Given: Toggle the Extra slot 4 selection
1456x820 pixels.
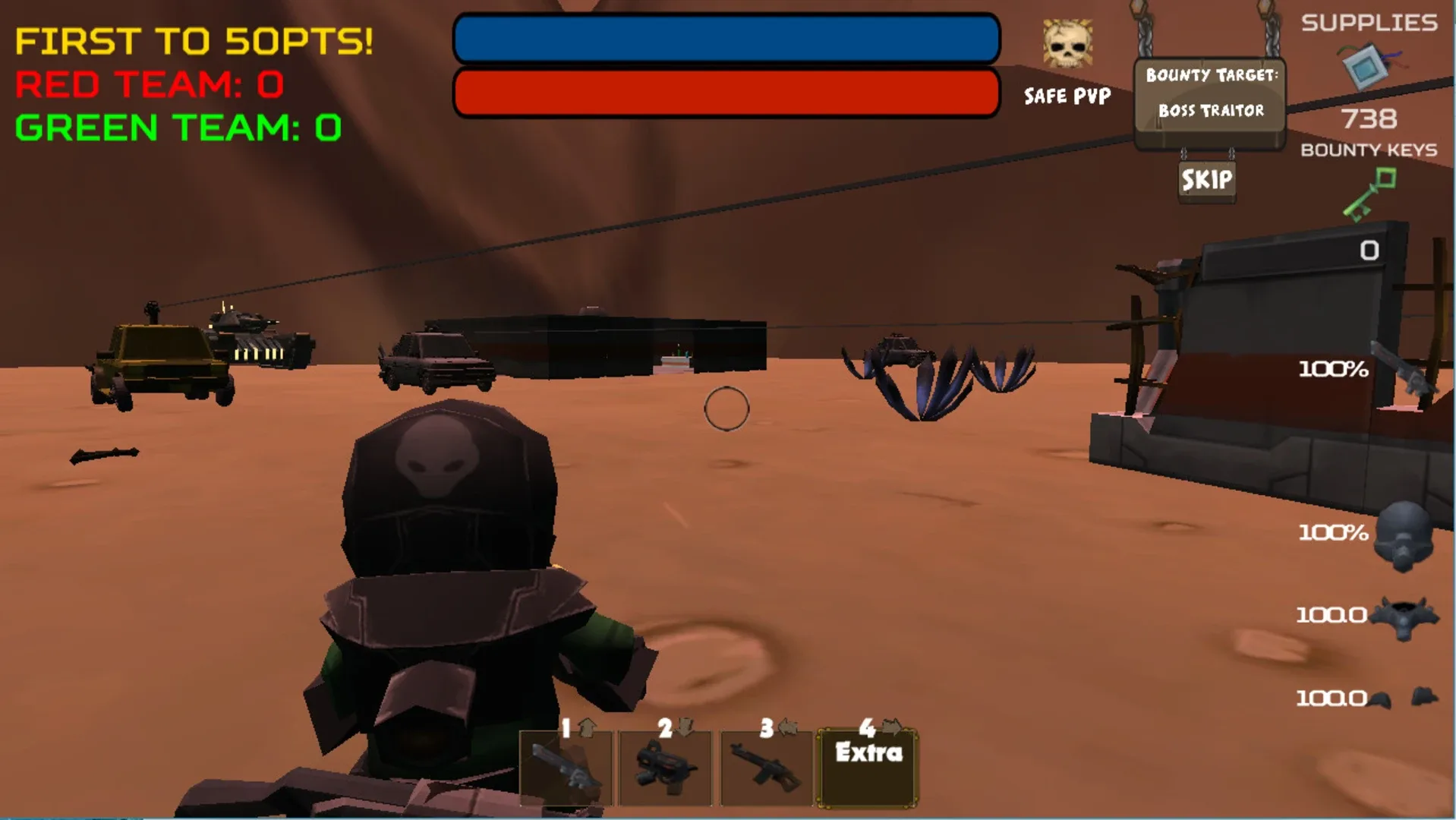Looking at the screenshot, I should tap(865, 763).
